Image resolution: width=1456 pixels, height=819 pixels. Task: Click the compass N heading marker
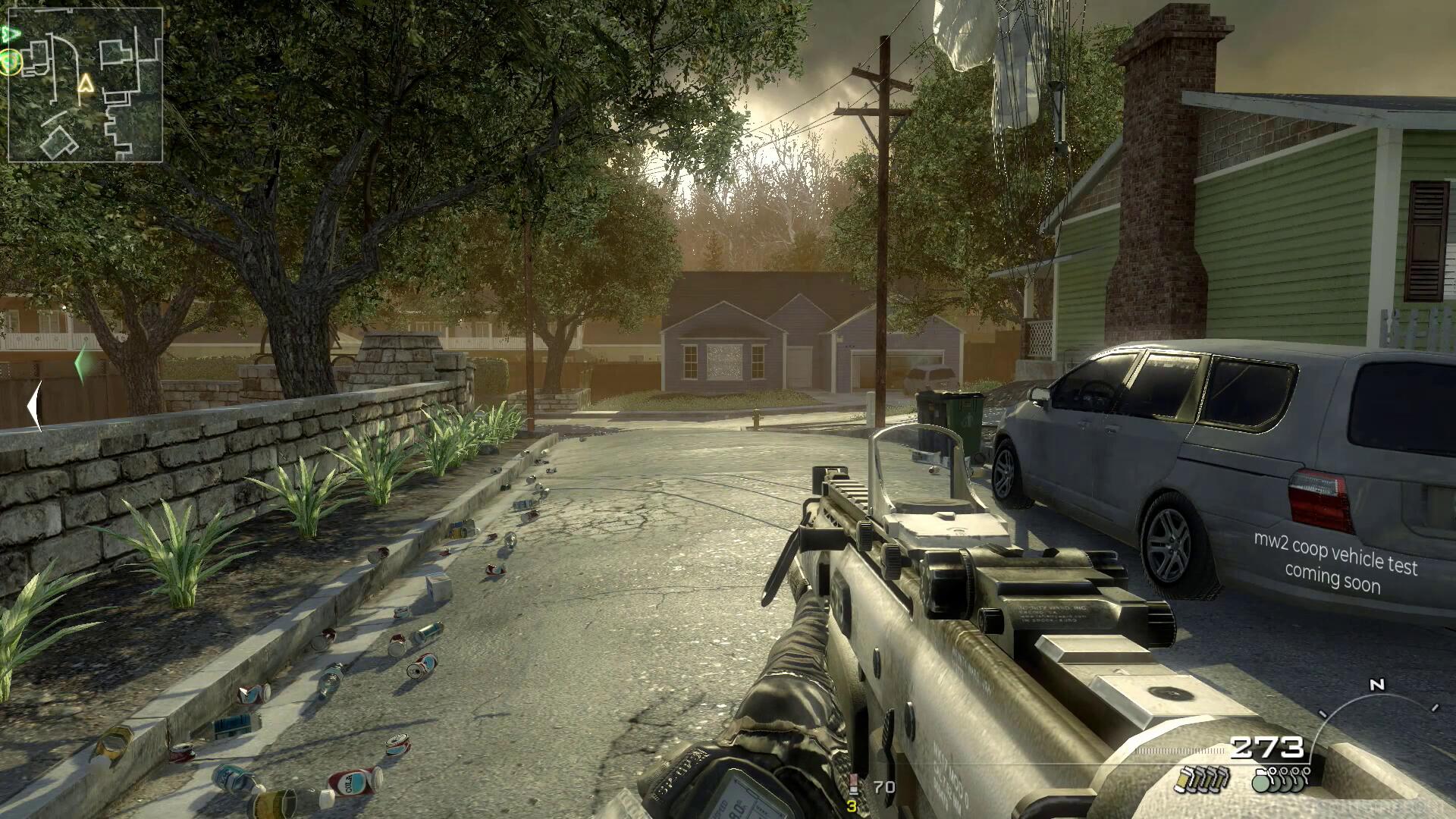pos(1377,685)
